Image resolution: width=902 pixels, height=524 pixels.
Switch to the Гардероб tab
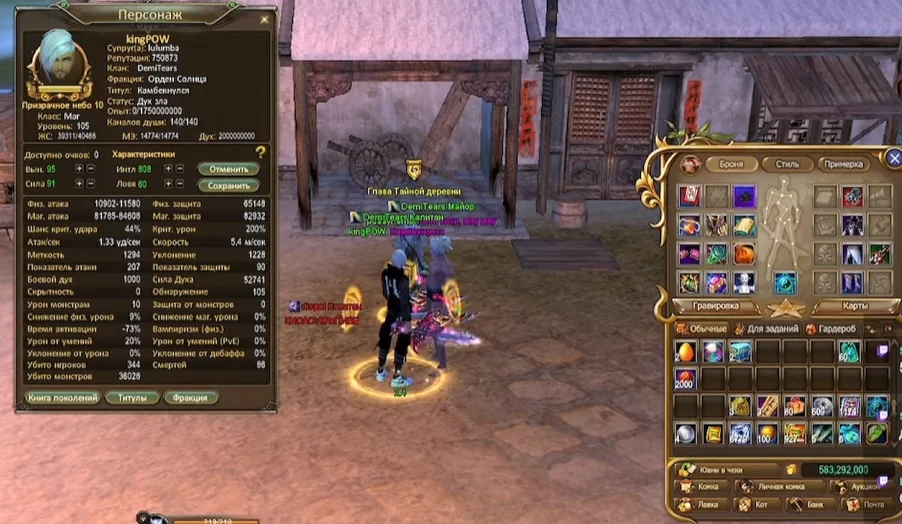834,328
